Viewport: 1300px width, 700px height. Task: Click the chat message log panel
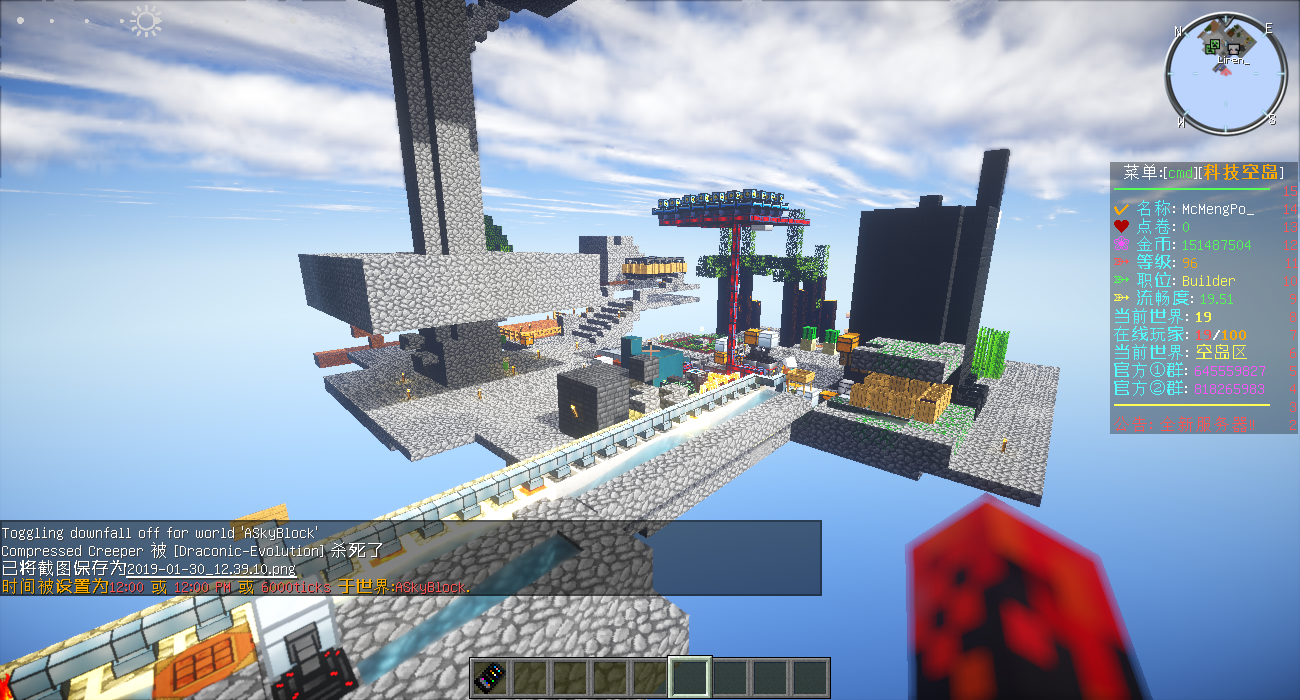tap(410, 558)
